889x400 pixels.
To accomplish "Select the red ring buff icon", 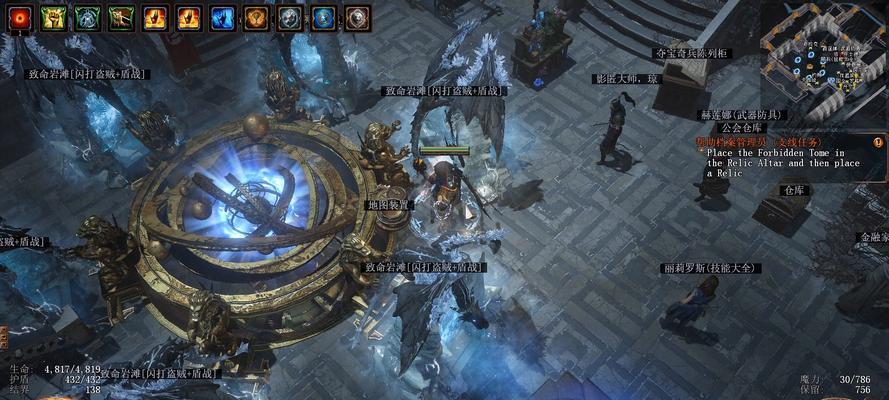I will click(21, 17).
